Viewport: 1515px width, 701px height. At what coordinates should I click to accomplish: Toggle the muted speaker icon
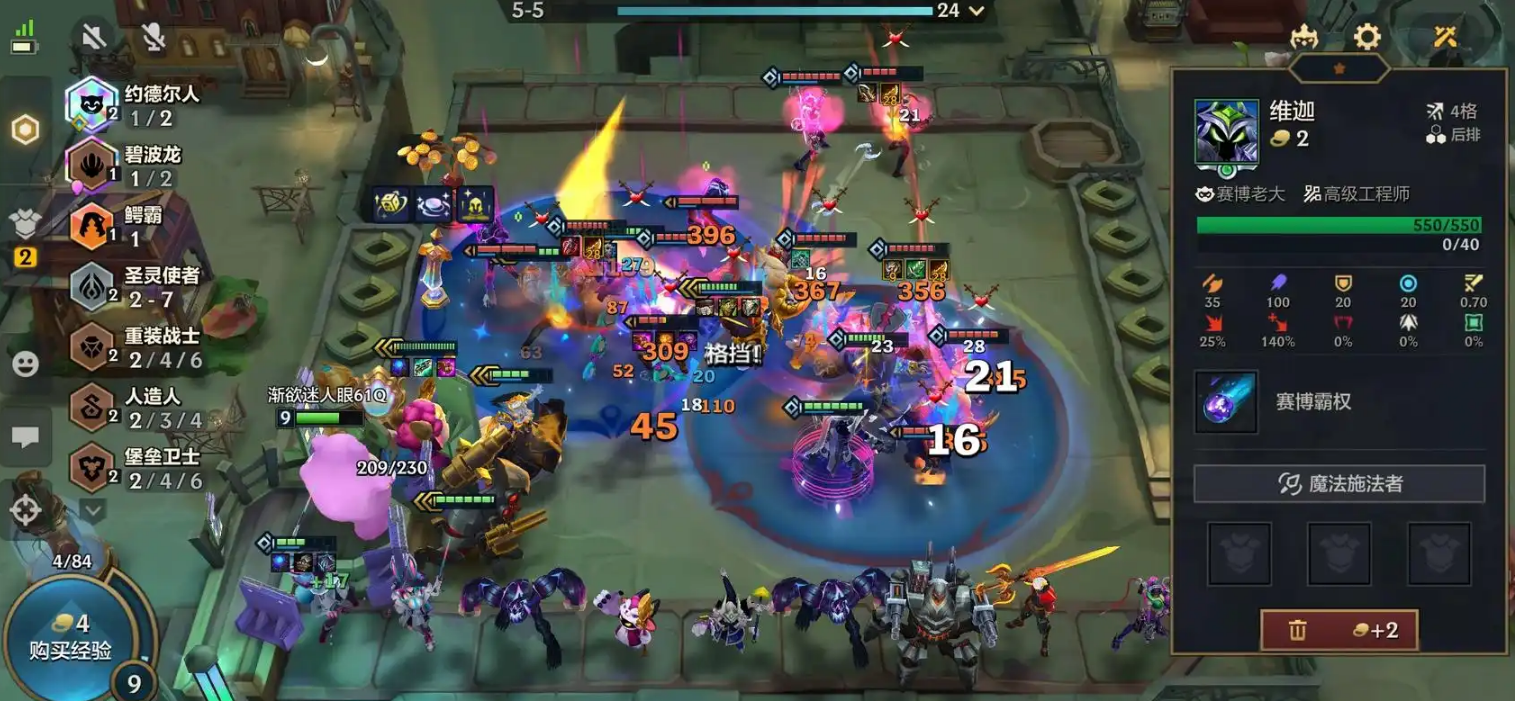tap(93, 38)
